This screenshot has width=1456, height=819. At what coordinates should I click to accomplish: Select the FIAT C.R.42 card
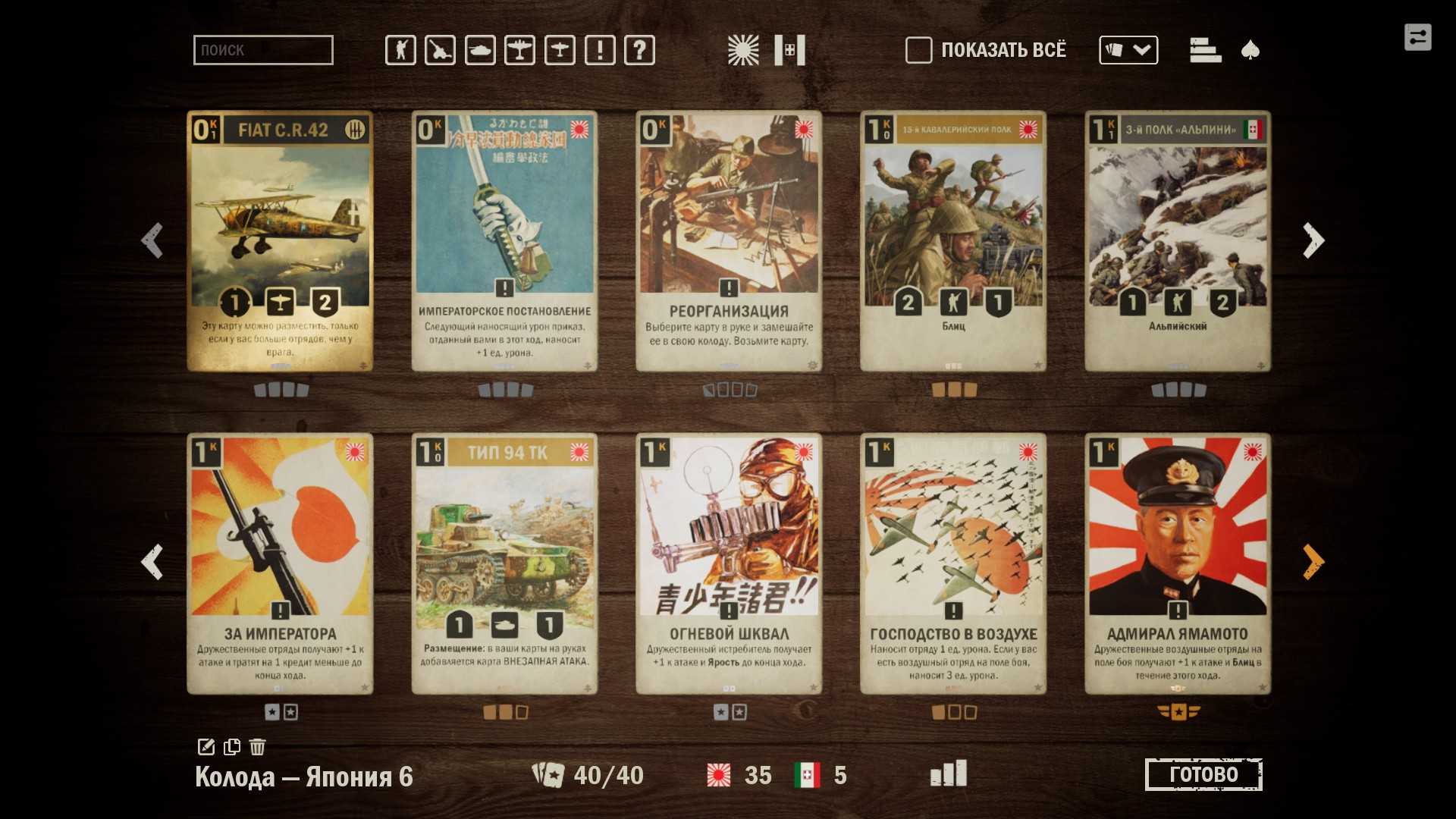click(x=280, y=241)
